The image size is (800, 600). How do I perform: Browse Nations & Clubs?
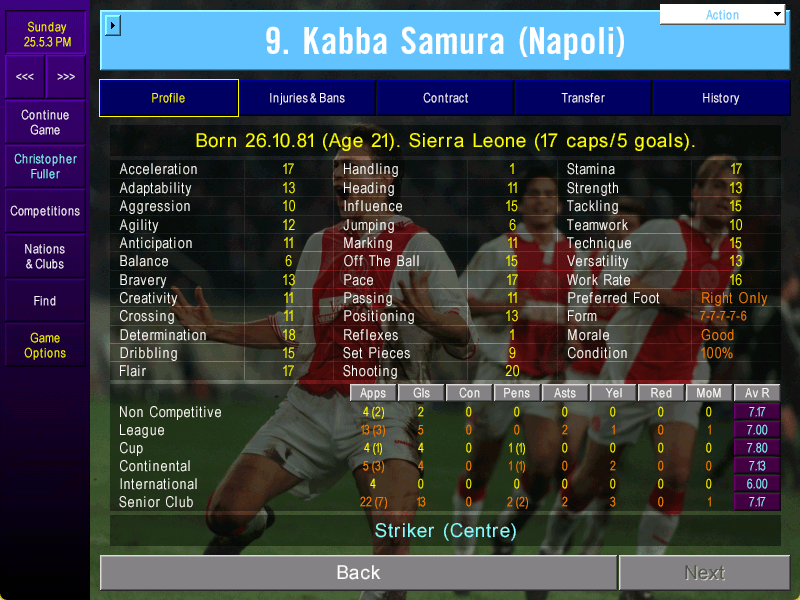pyautogui.click(x=45, y=256)
